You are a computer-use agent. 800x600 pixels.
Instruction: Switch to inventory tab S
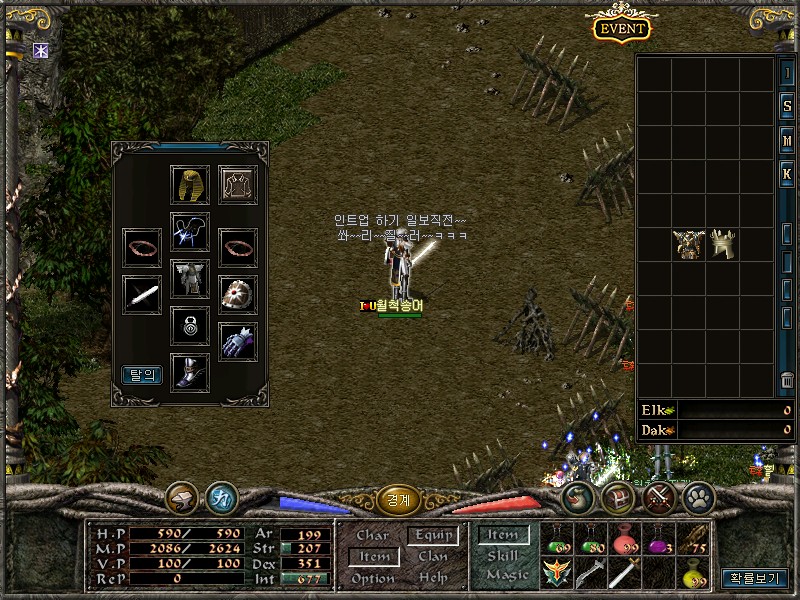point(787,106)
